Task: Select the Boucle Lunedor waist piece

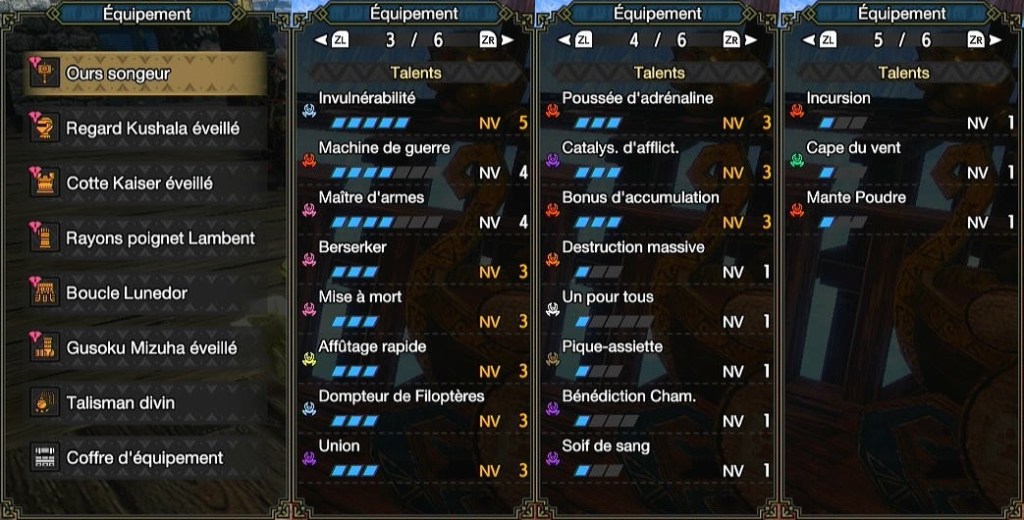Action: point(145,293)
